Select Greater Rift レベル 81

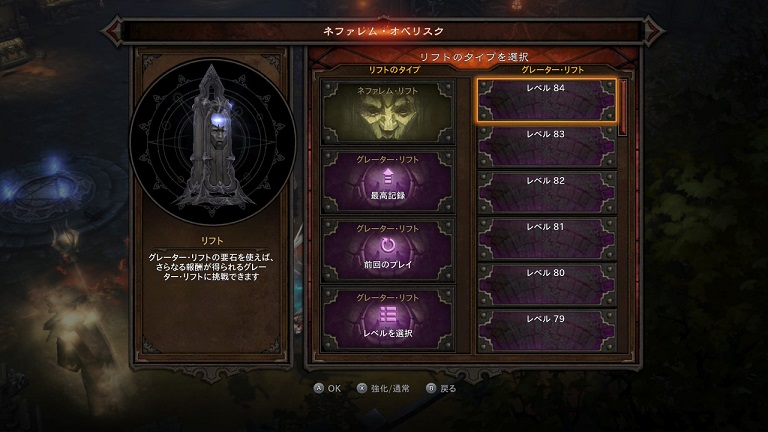(545, 238)
